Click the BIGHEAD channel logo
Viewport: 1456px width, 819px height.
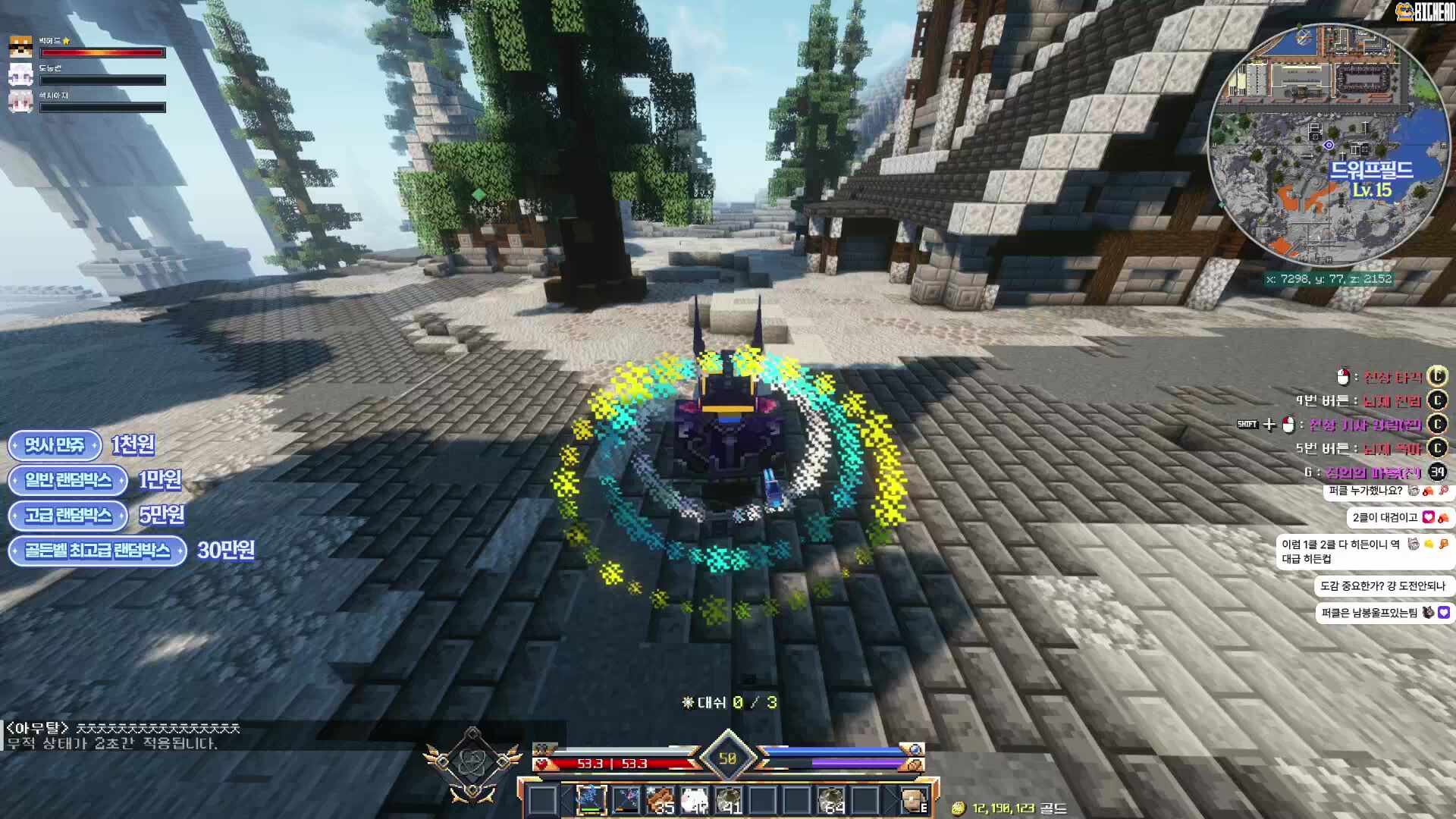pyautogui.click(x=1426, y=11)
